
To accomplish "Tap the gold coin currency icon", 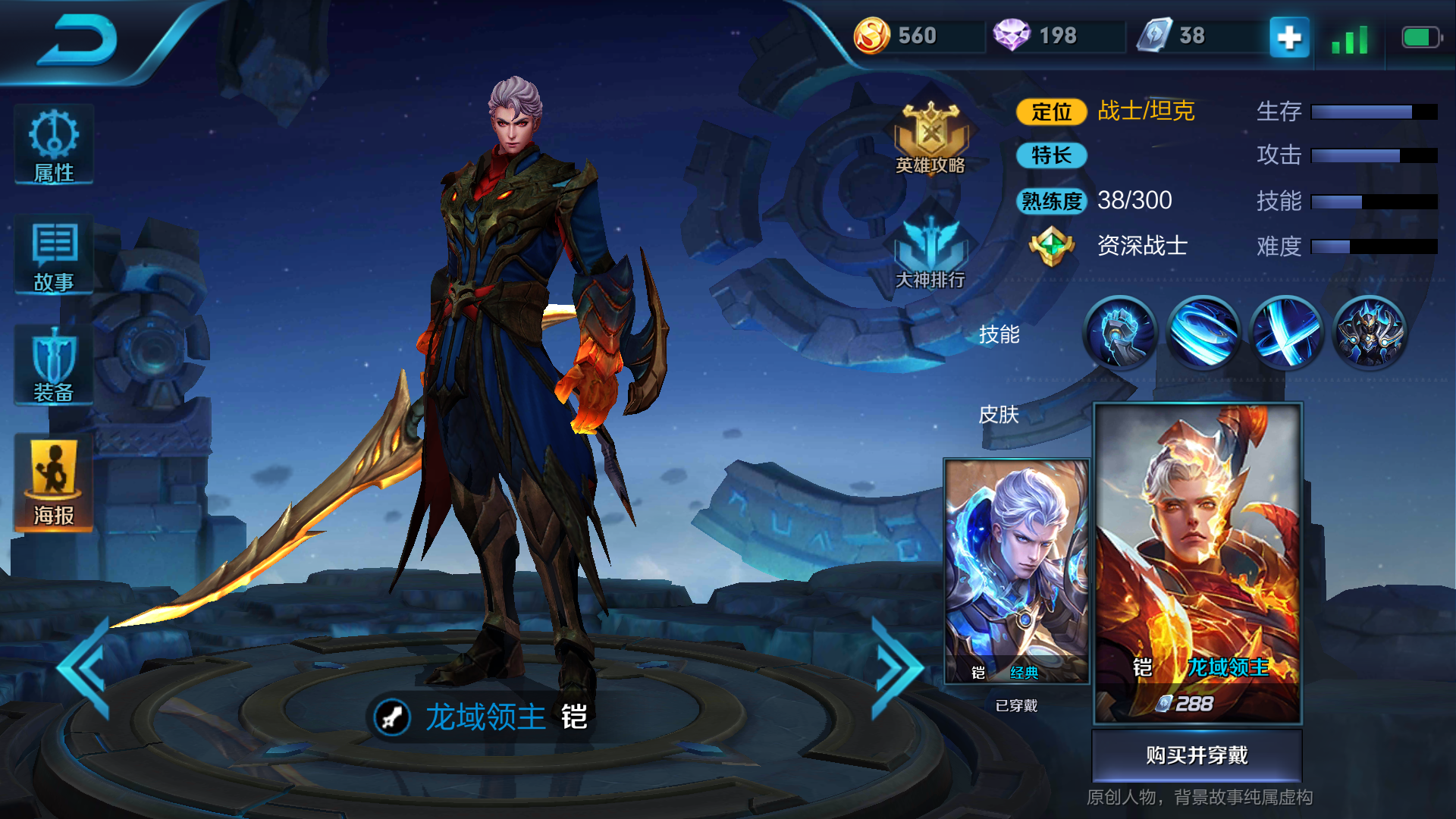I will pos(872,34).
